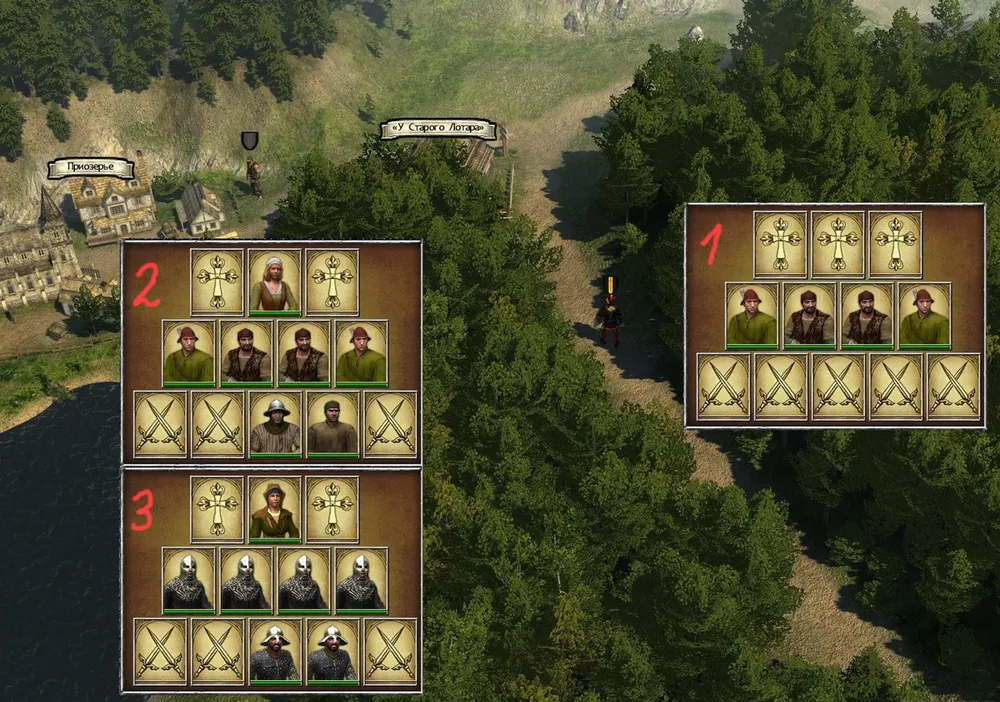
Task: Open the Приозерье village label
Action: point(92,167)
